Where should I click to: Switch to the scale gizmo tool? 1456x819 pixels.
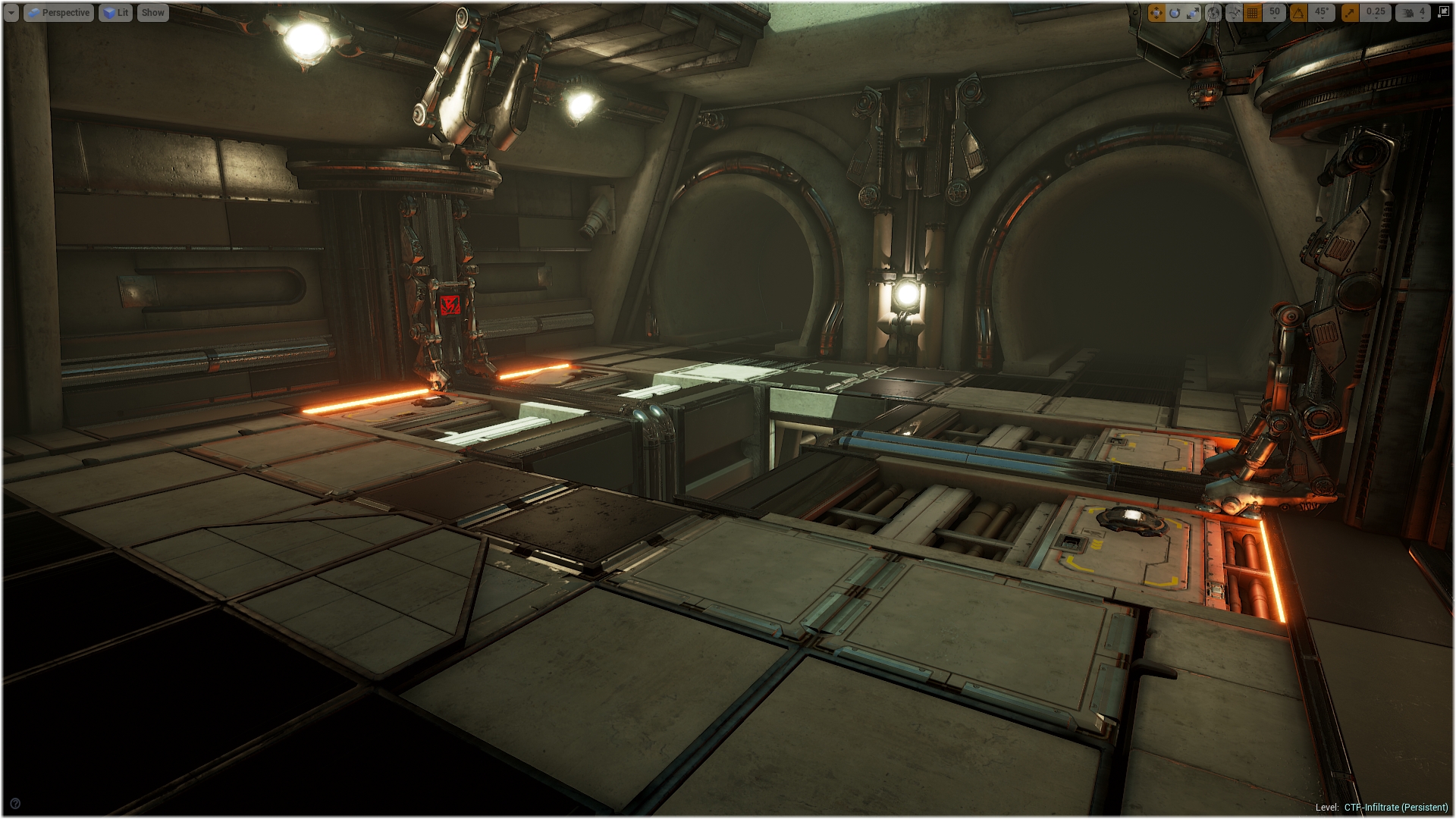[x=1193, y=13]
